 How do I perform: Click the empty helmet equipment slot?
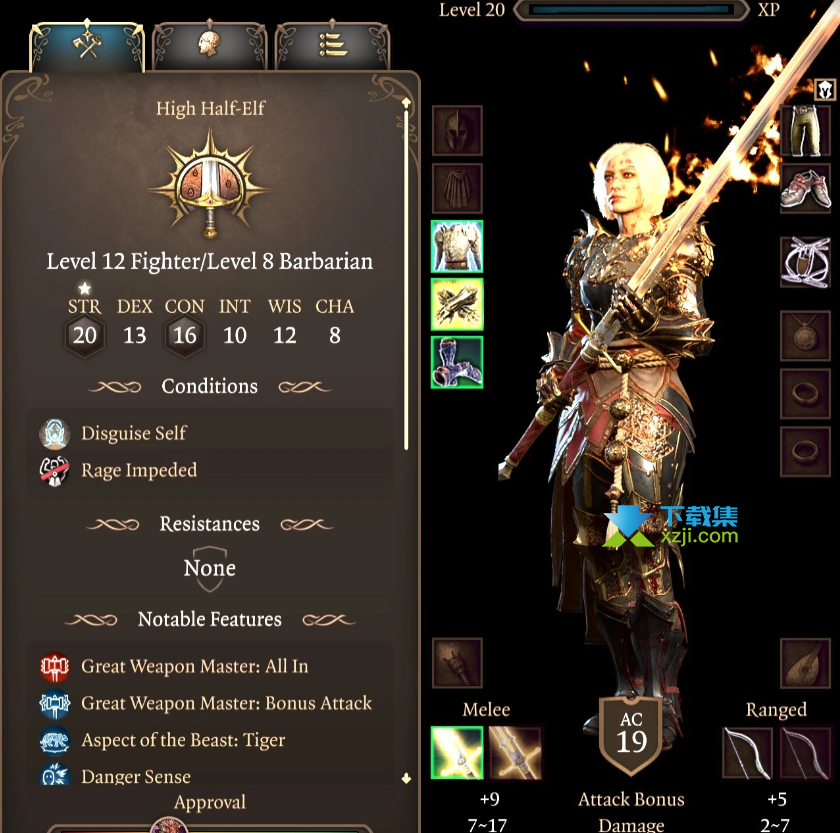pos(457,130)
